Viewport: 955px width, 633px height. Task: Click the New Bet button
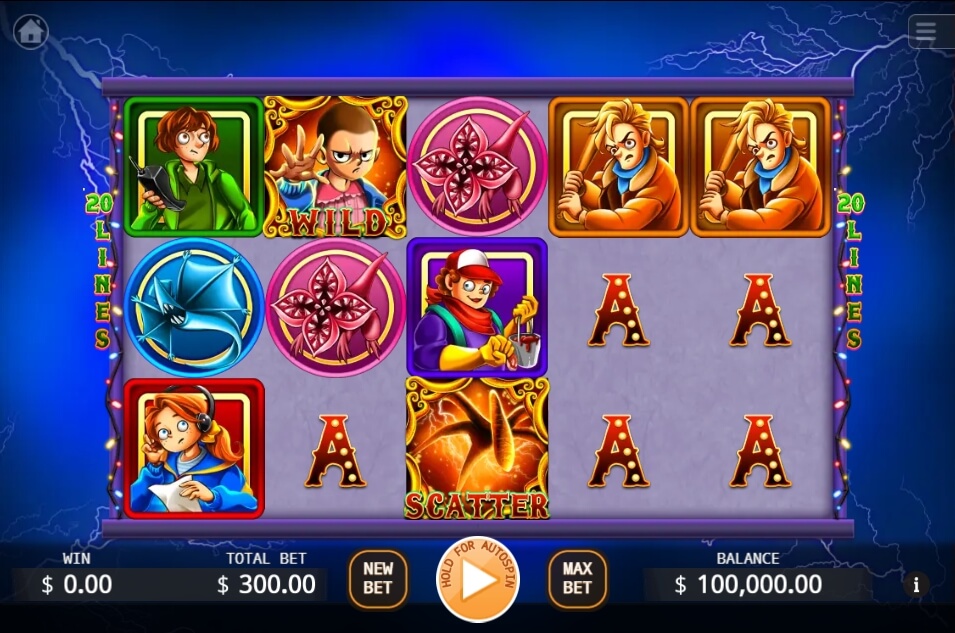tap(377, 578)
